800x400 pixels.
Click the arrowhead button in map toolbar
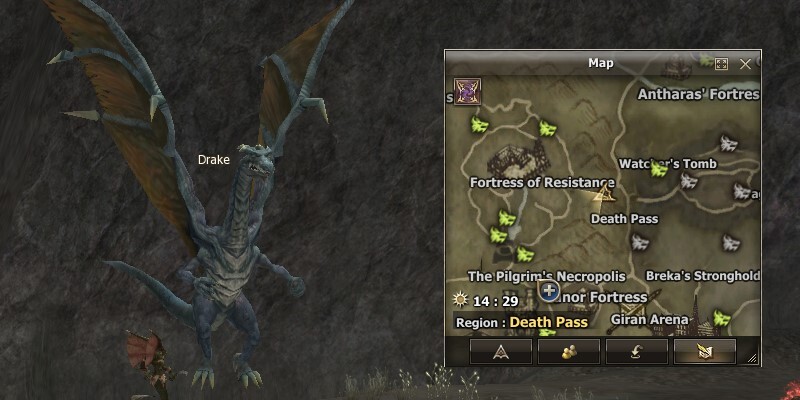(x=501, y=351)
